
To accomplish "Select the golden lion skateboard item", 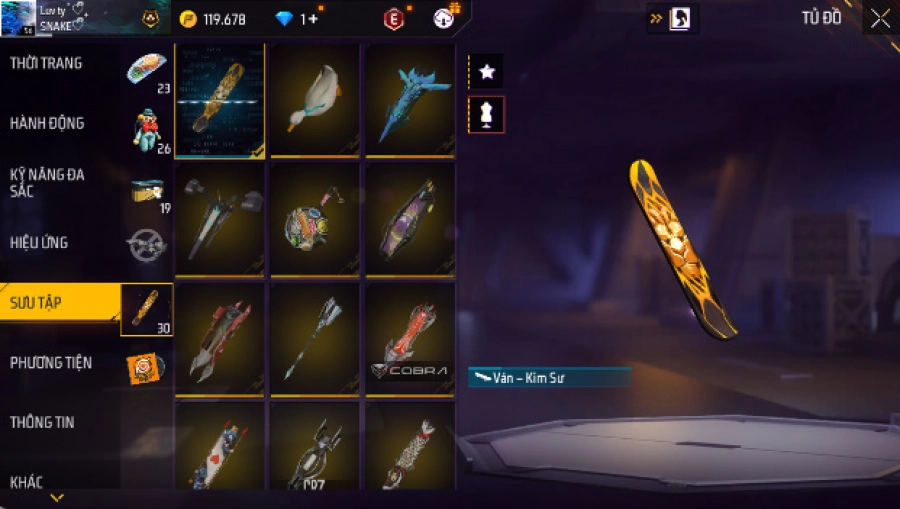I will click(x=220, y=100).
